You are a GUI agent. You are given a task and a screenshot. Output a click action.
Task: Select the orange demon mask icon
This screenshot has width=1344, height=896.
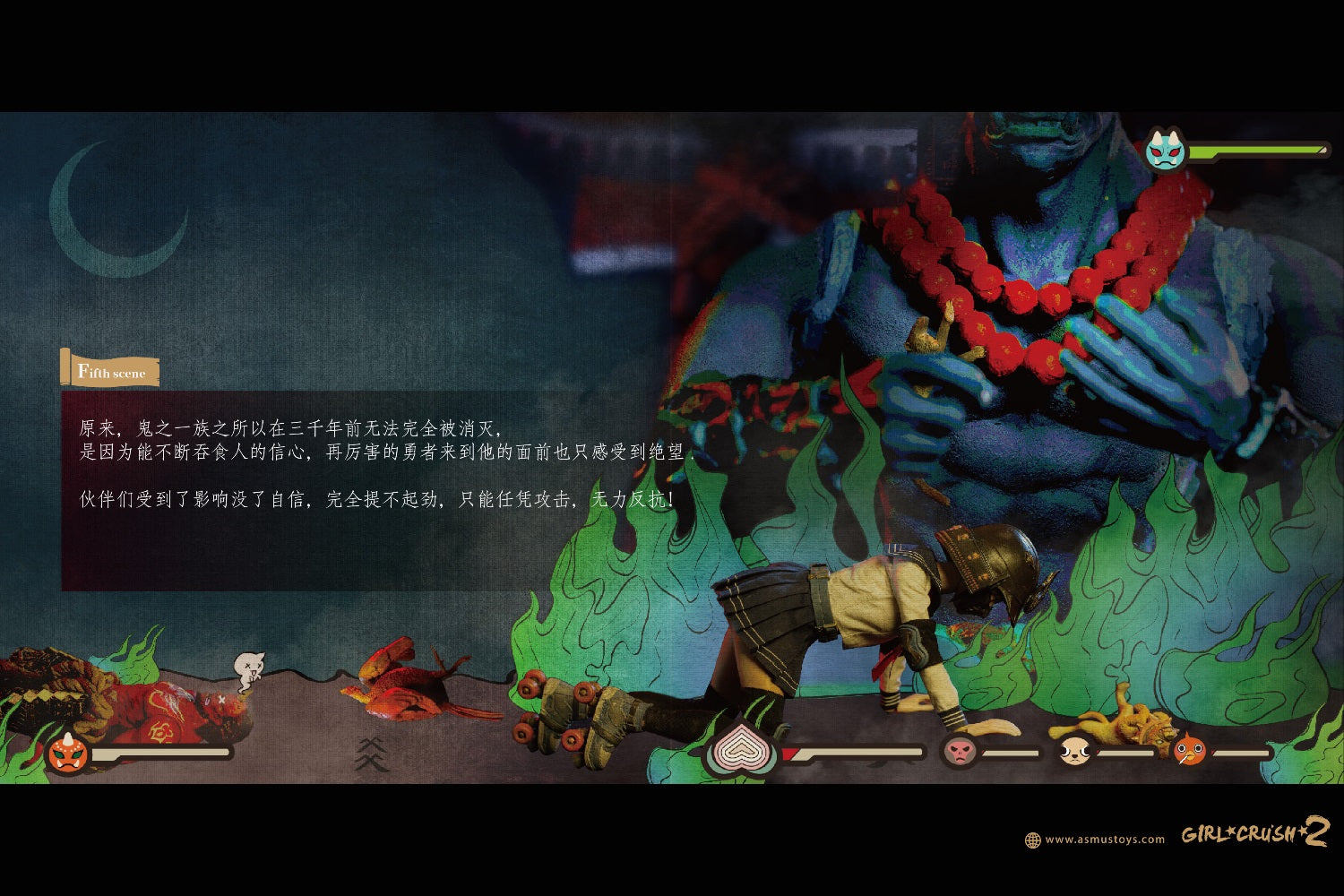pos(68,754)
